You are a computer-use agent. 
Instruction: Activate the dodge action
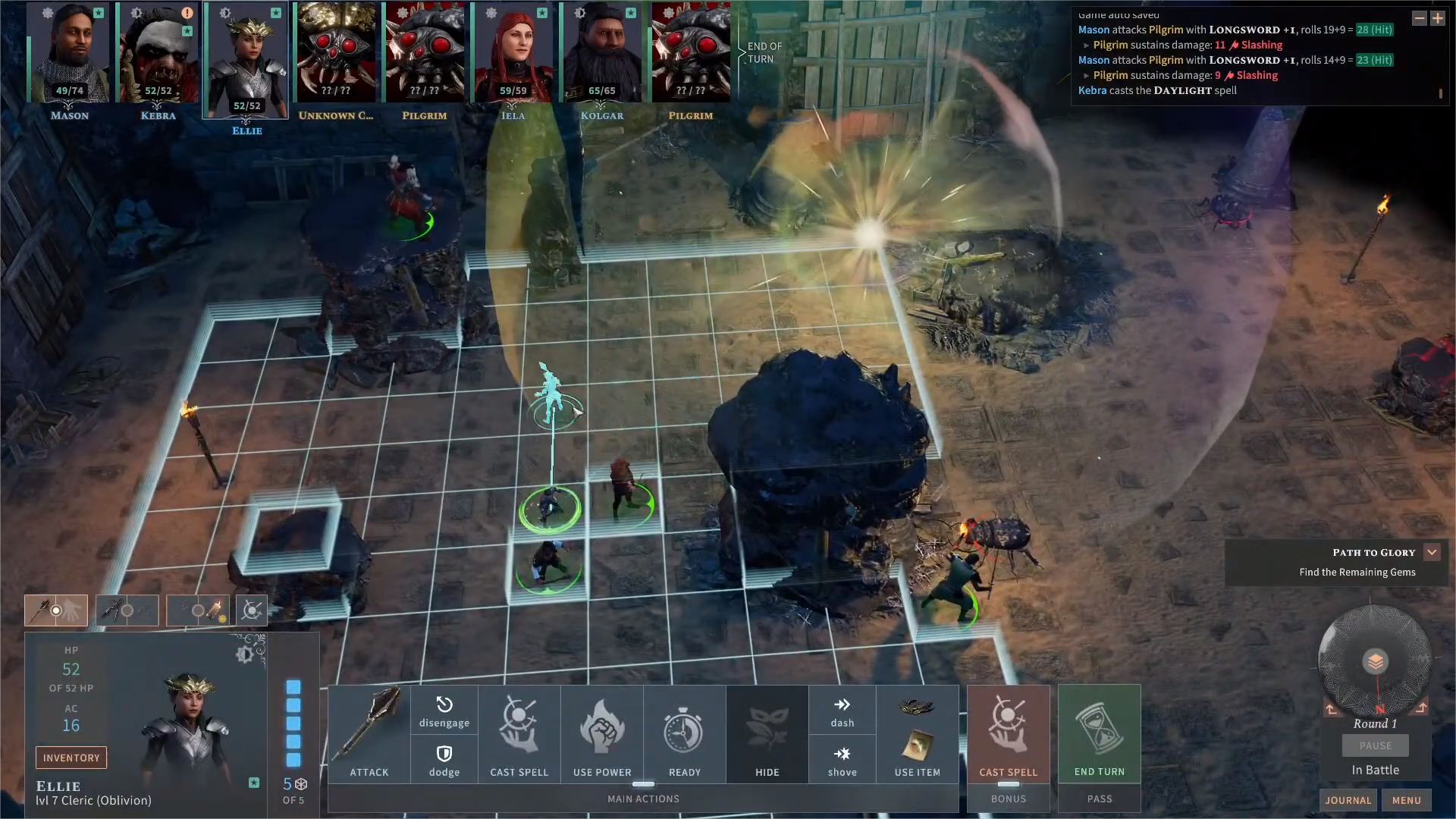click(444, 760)
